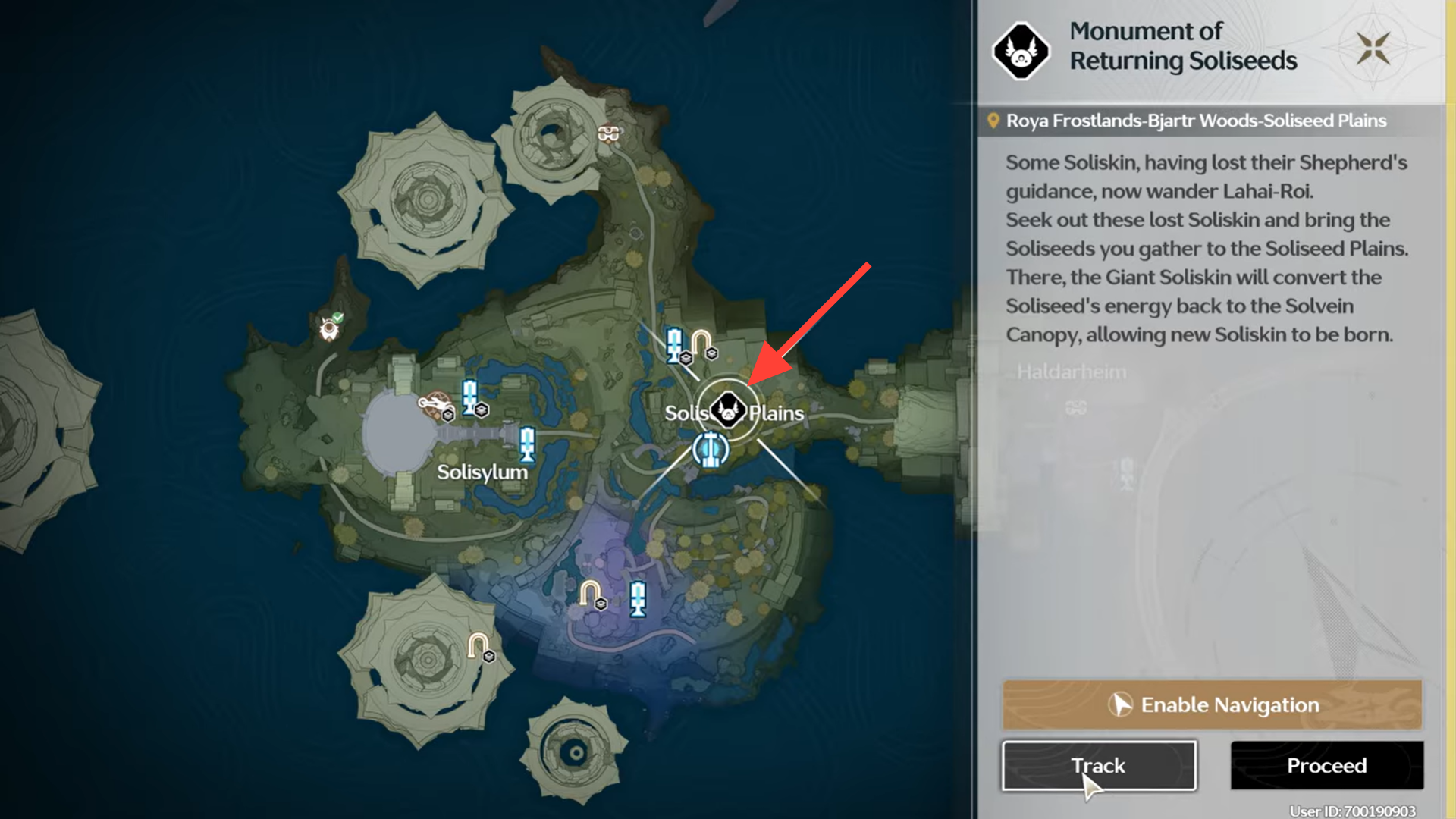
Task: Enable Navigation to the monument
Action: [1212, 704]
